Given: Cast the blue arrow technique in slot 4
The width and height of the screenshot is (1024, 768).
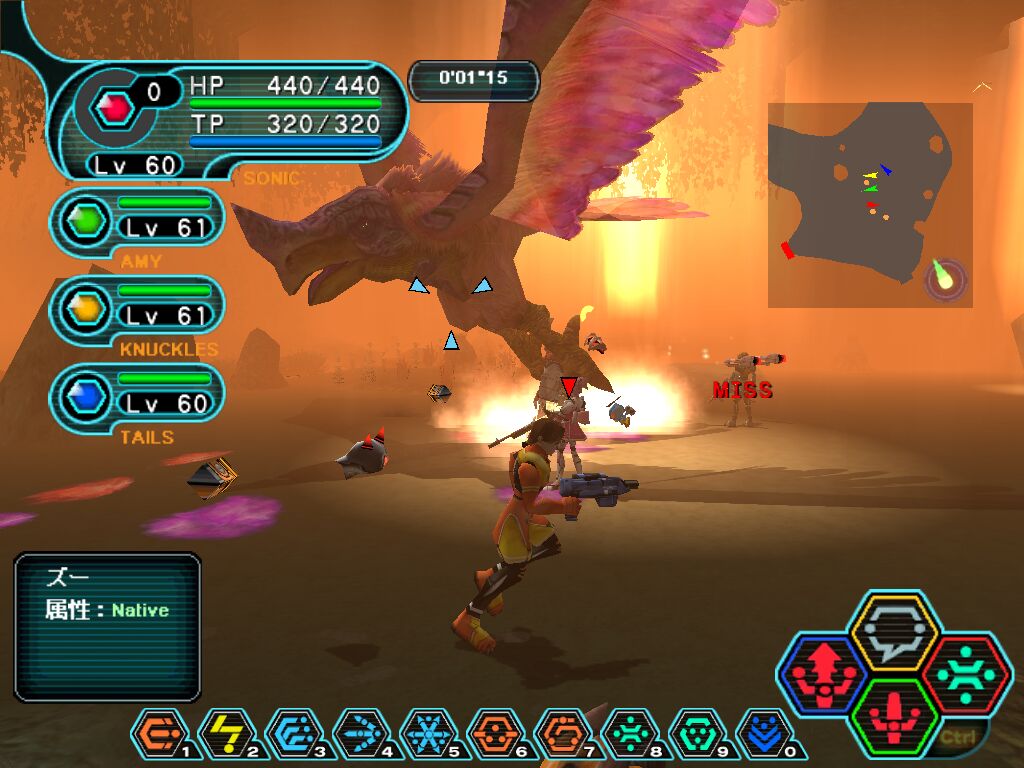Looking at the screenshot, I should tap(360, 737).
